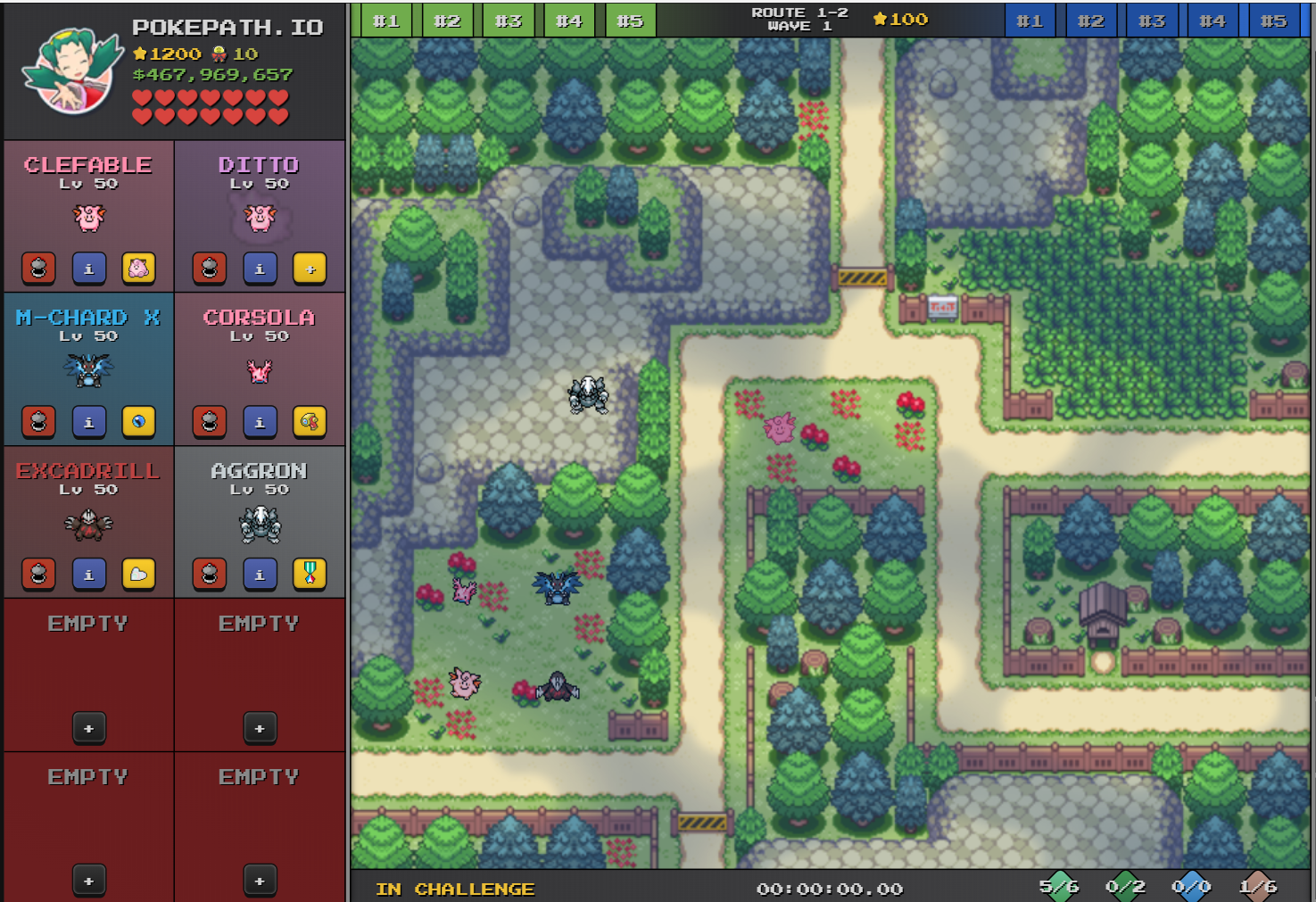
Task: Click Aggron's medal held item icon
Action: tap(310, 574)
